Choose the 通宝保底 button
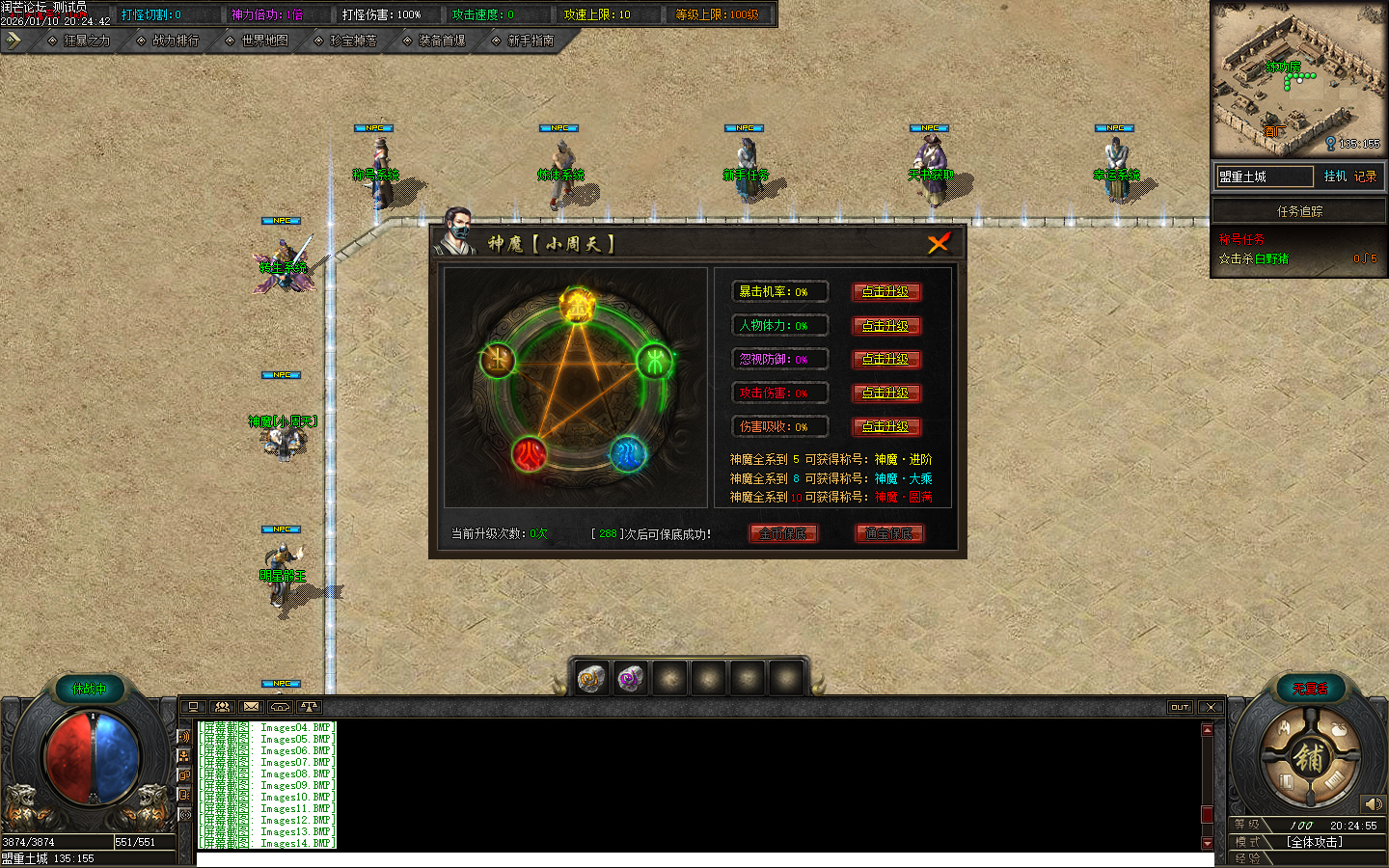 [888, 533]
